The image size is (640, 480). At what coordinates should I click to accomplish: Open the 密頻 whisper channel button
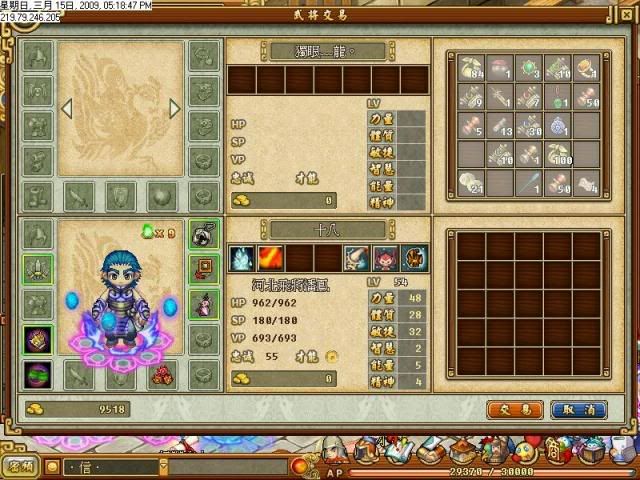[21, 466]
